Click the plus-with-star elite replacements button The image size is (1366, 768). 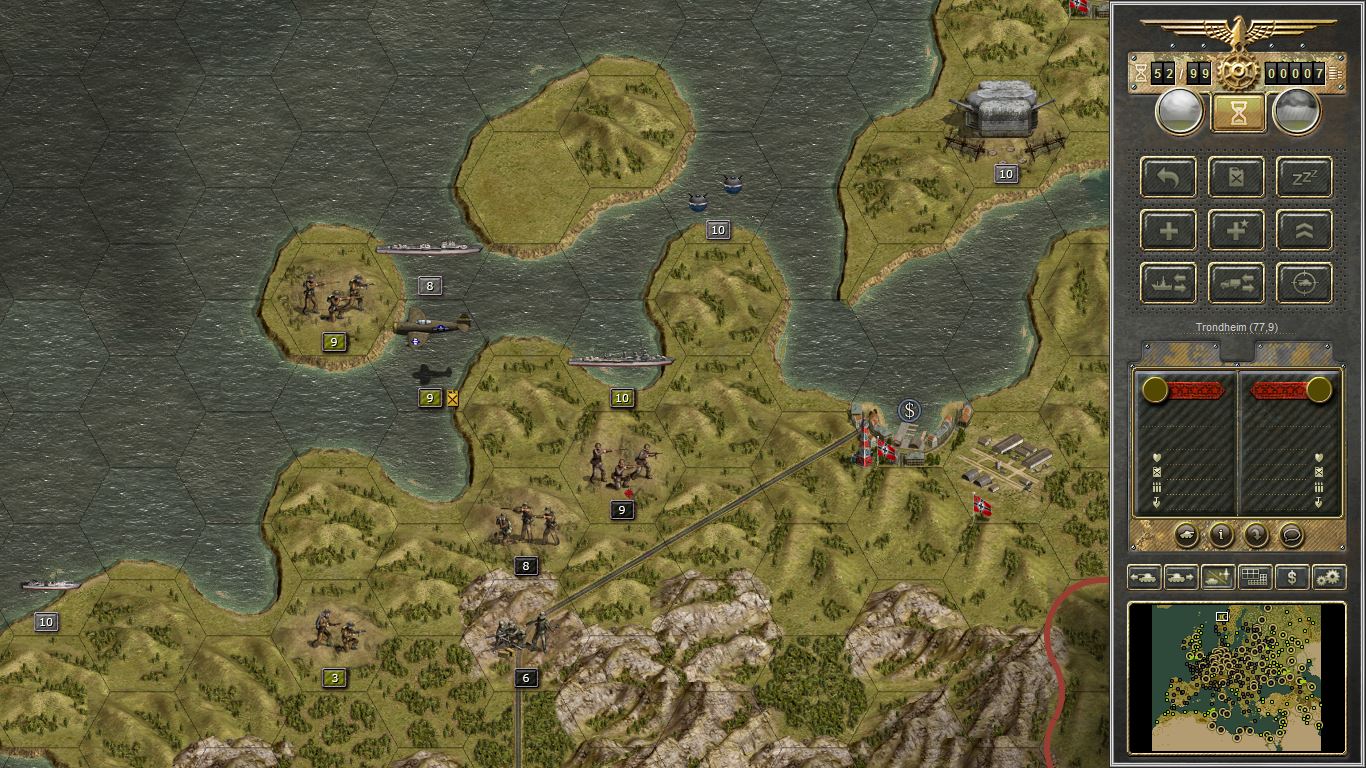[x=1237, y=230]
